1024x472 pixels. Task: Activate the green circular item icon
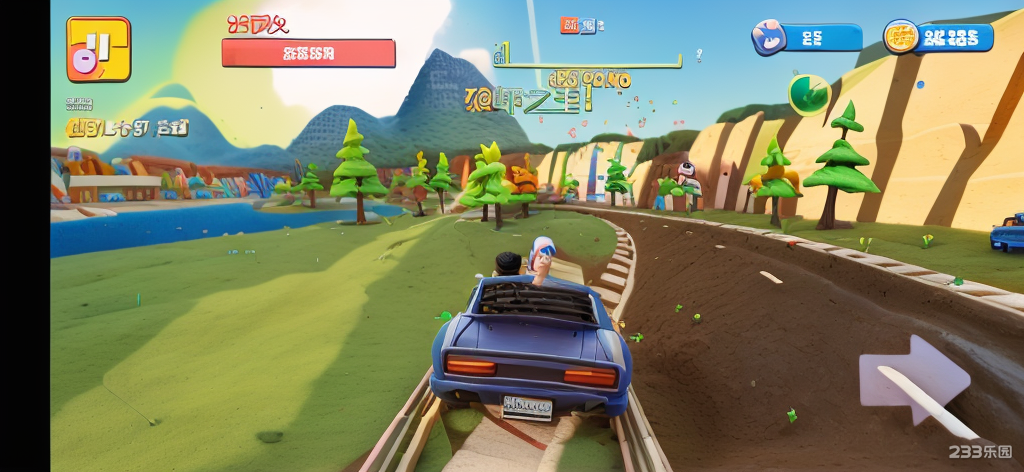click(x=808, y=94)
